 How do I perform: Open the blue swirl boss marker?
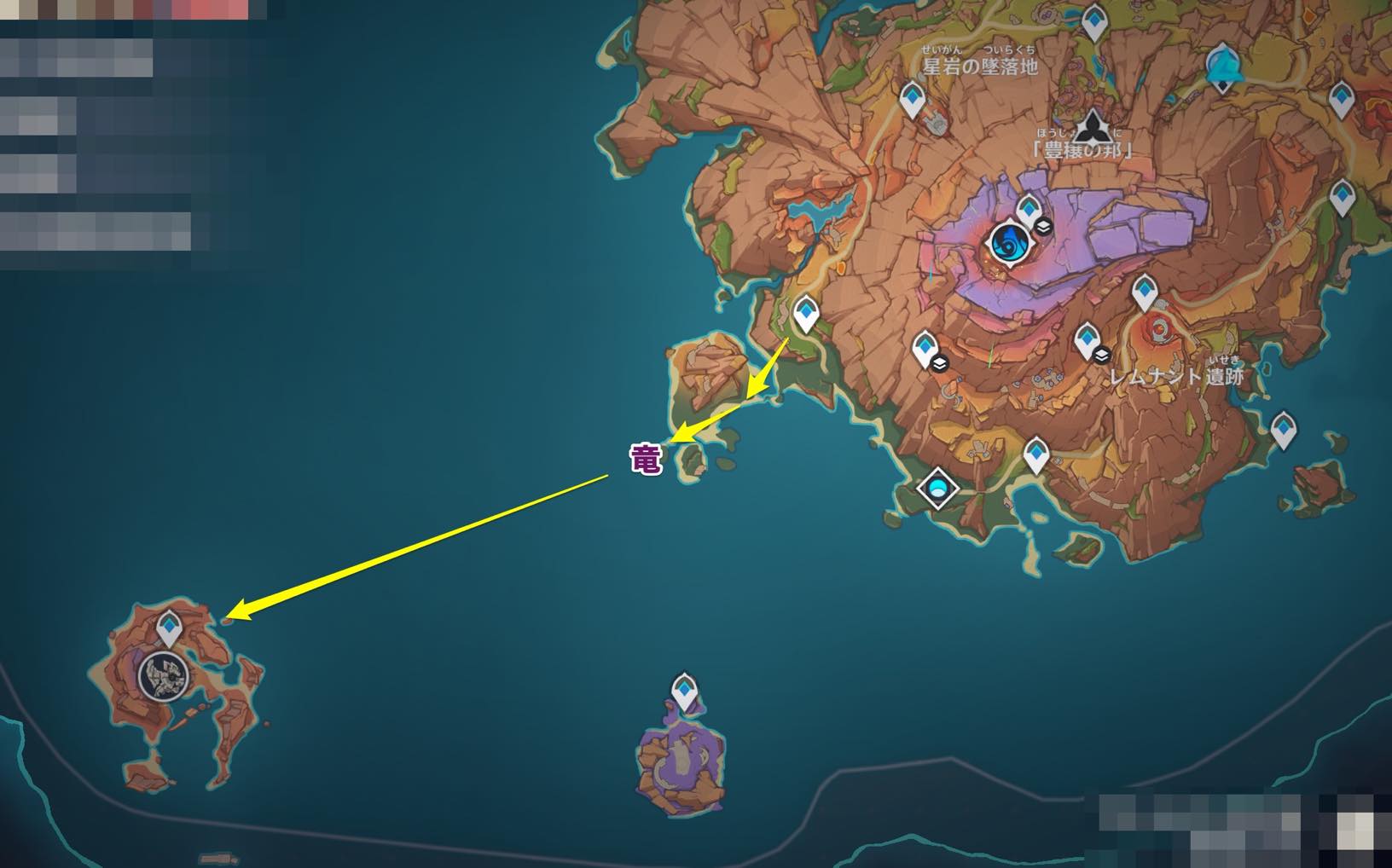(x=1008, y=244)
